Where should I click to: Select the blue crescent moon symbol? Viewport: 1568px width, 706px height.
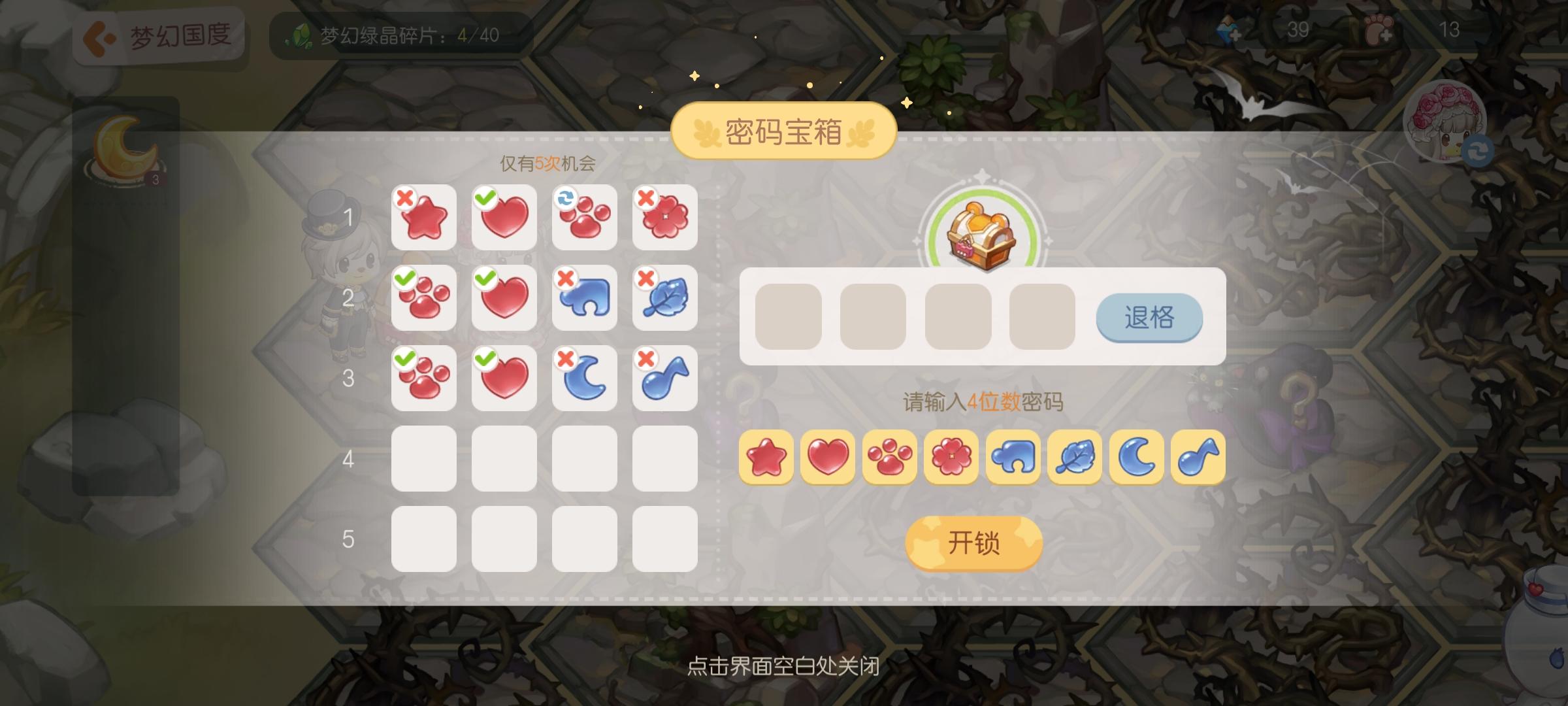(x=1135, y=458)
